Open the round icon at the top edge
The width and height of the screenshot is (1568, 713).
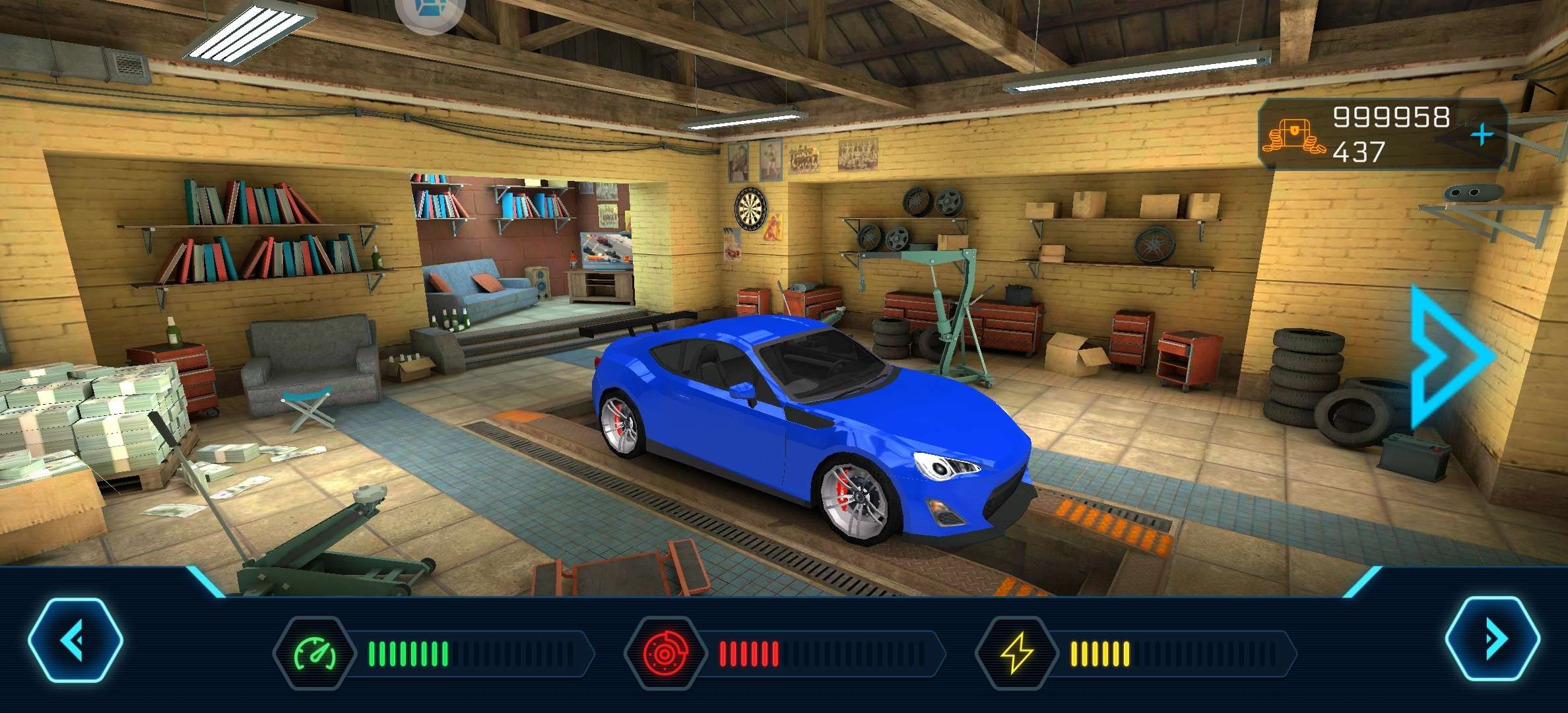[430, 12]
